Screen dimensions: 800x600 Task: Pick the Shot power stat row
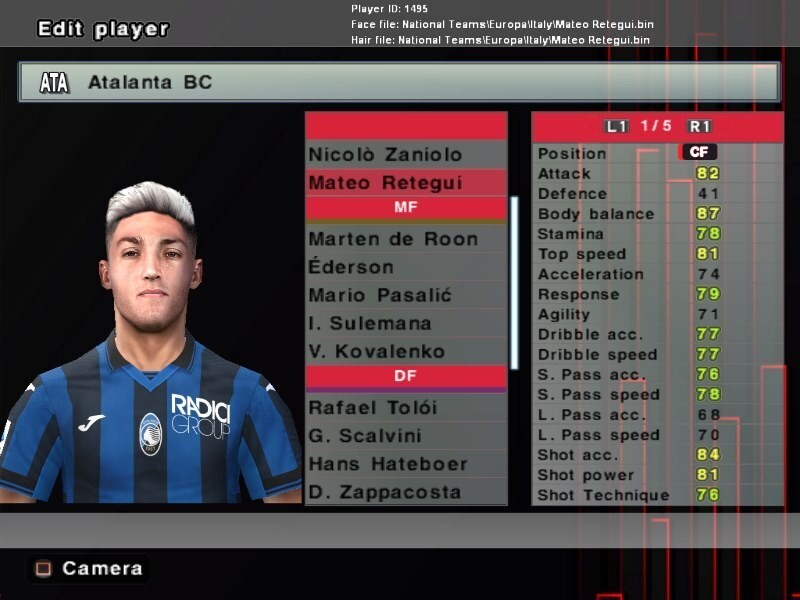(x=656, y=475)
